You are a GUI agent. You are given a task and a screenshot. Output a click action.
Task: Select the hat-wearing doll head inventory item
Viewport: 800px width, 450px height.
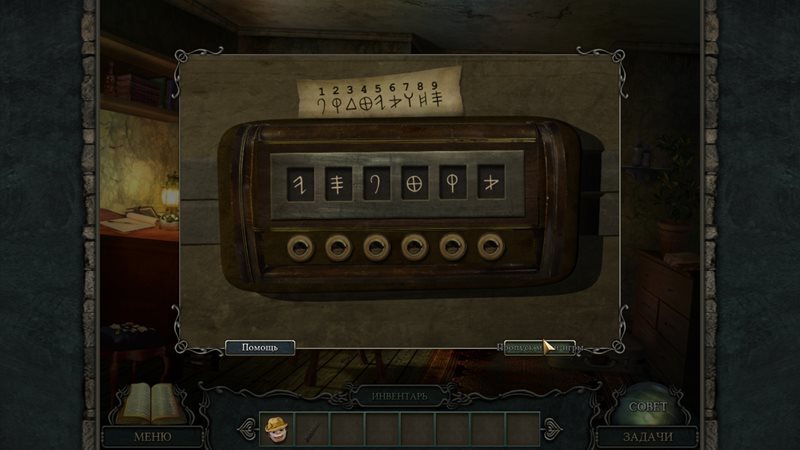pyautogui.click(x=275, y=429)
